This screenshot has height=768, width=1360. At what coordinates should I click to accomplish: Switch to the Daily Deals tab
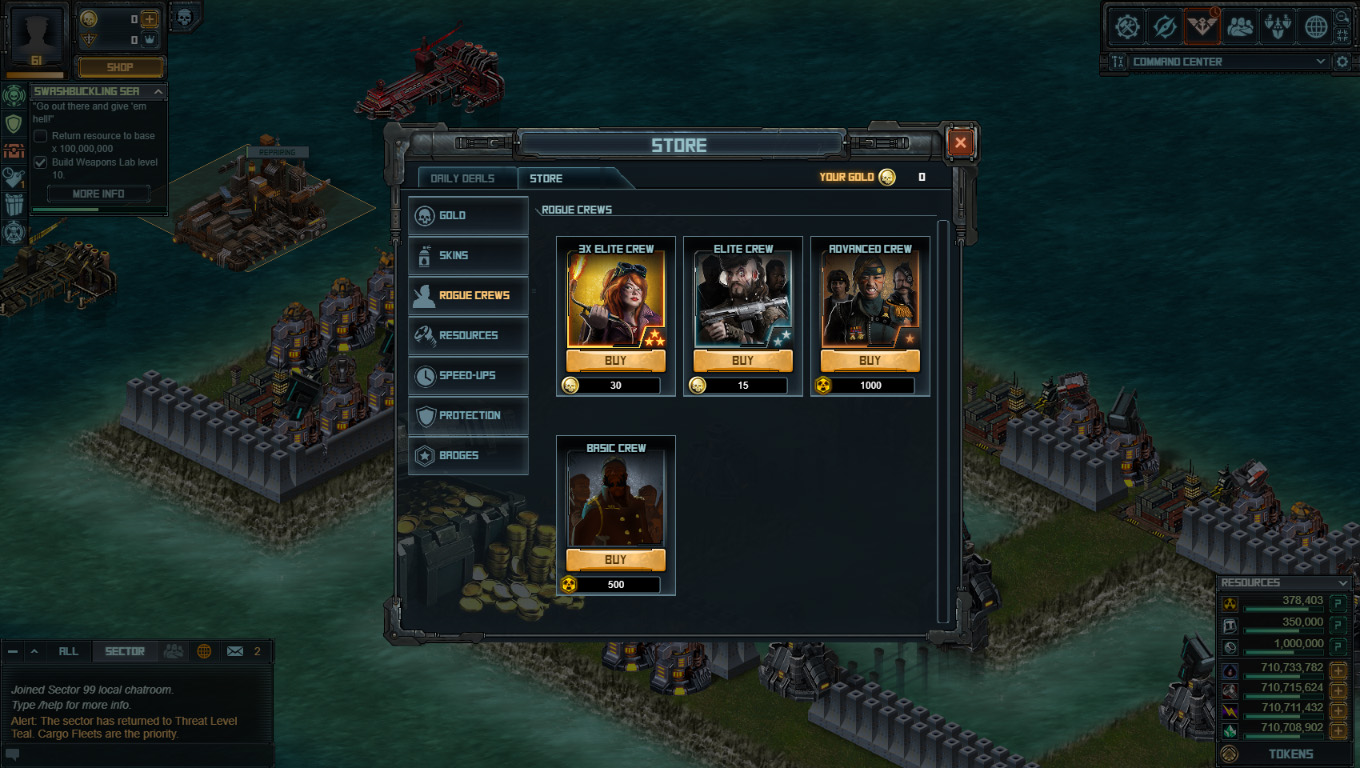coord(462,178)
